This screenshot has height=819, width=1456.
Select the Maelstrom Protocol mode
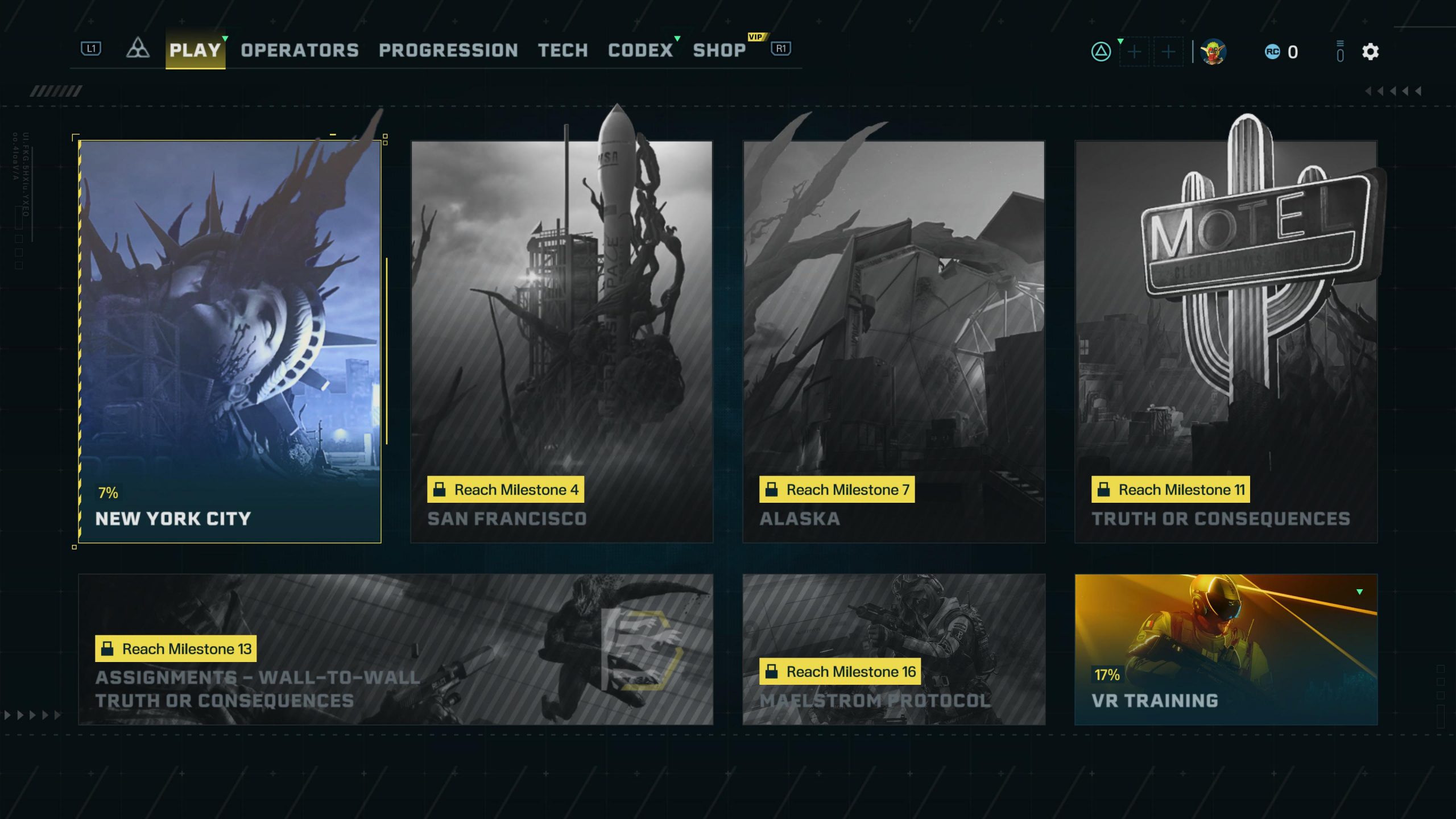(x=894, y=649)
